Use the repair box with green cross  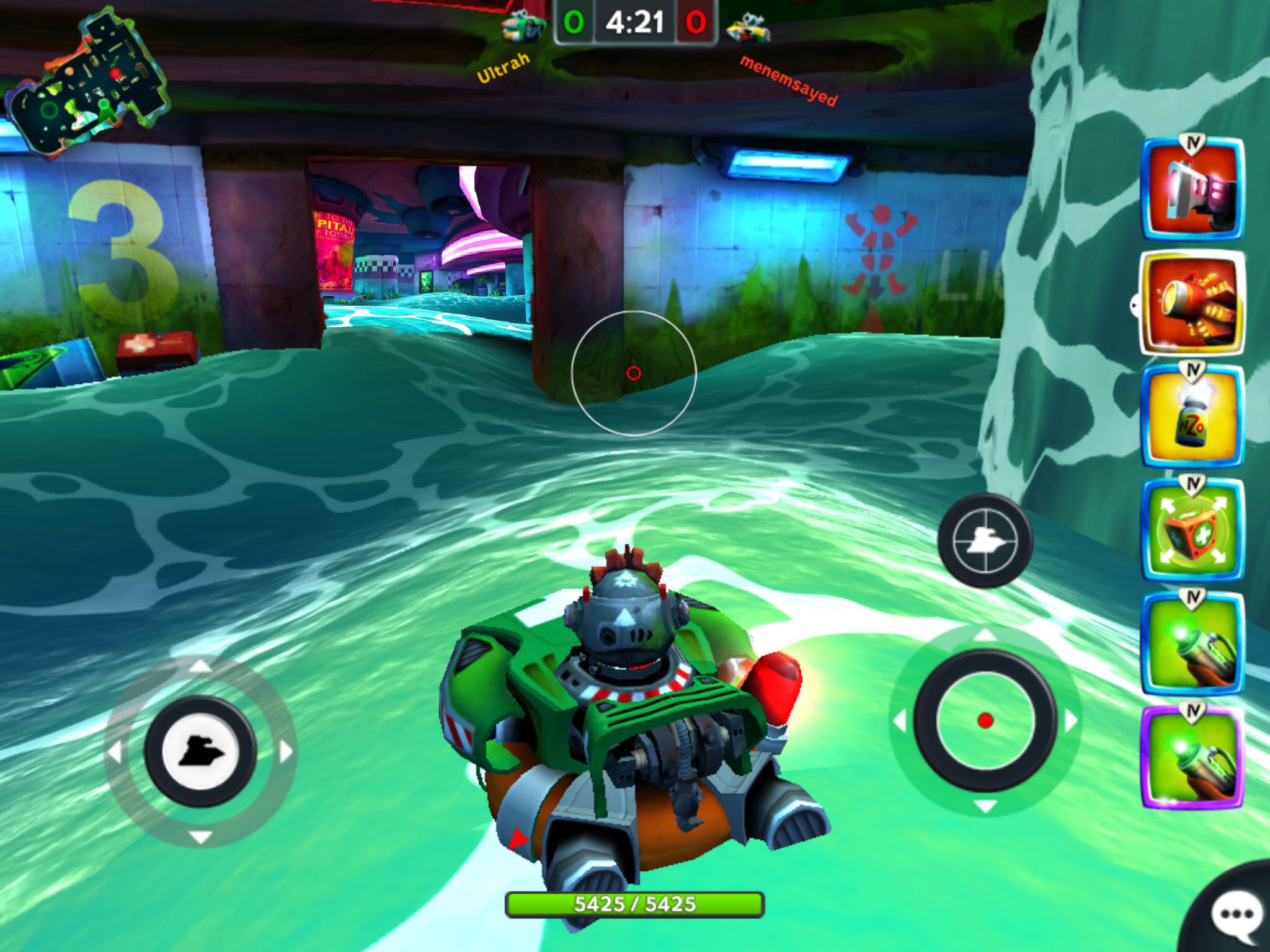[1192, 531]
